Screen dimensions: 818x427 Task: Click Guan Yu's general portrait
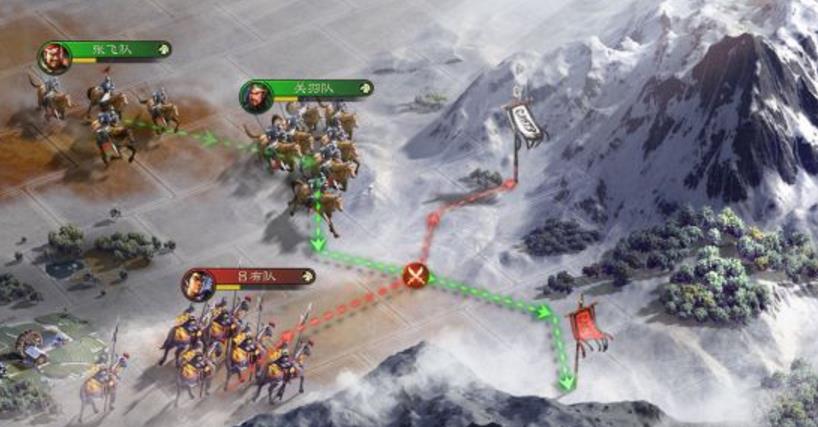[x=255, y=96]
